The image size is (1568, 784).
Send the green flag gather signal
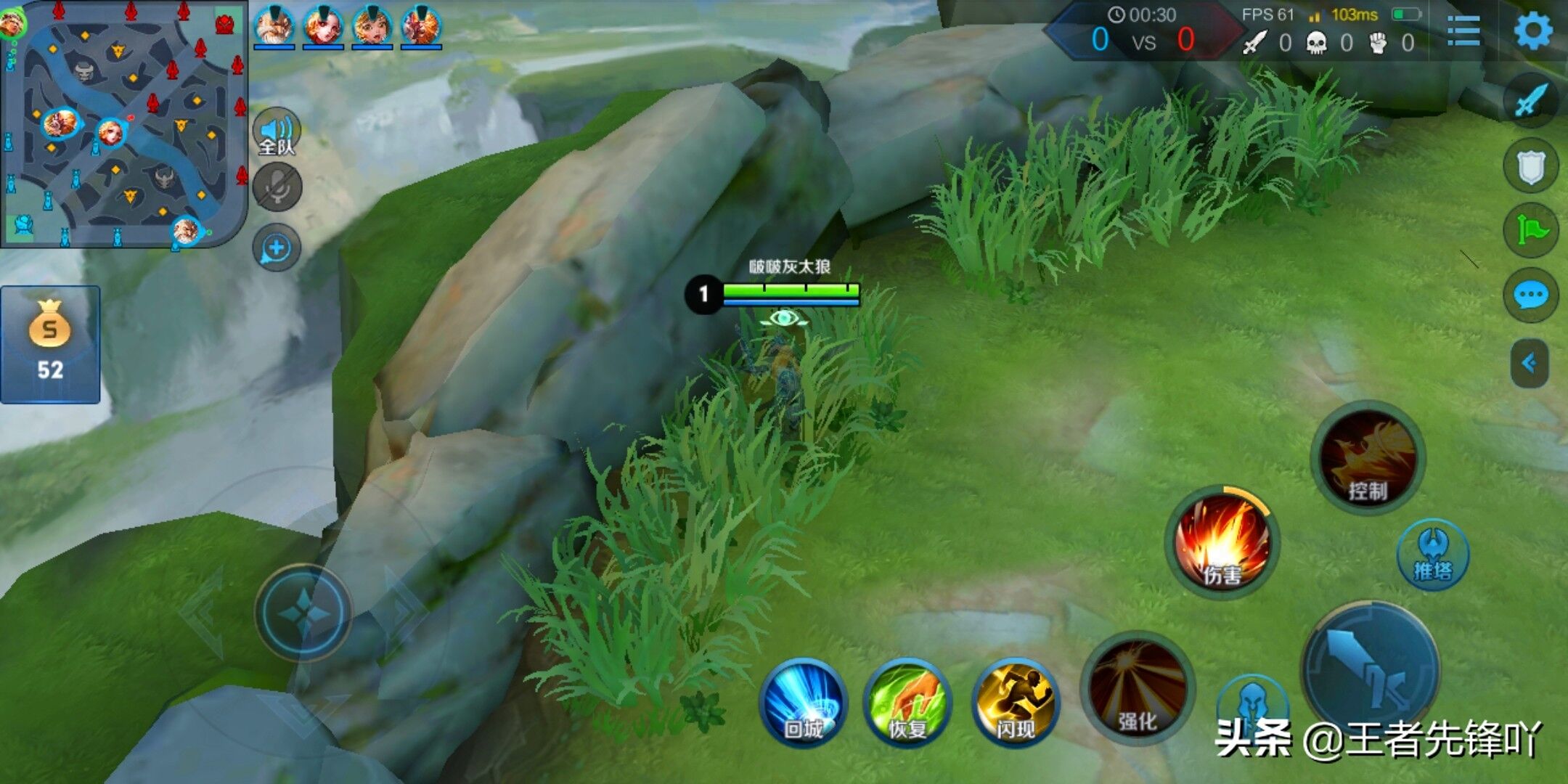[x=1531, y=231]
